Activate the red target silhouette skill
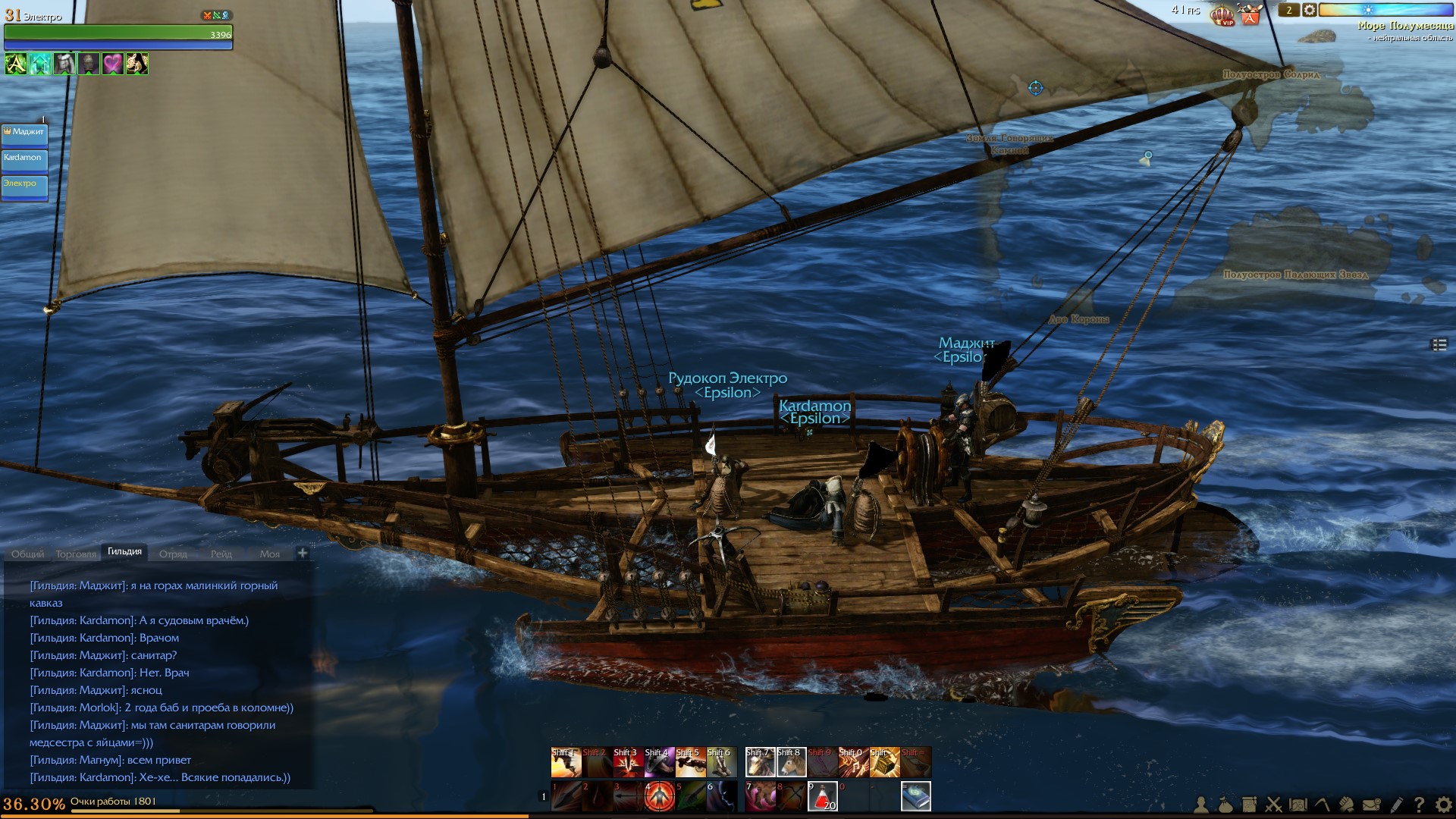 pyautogui.click(x=659, y=796)
